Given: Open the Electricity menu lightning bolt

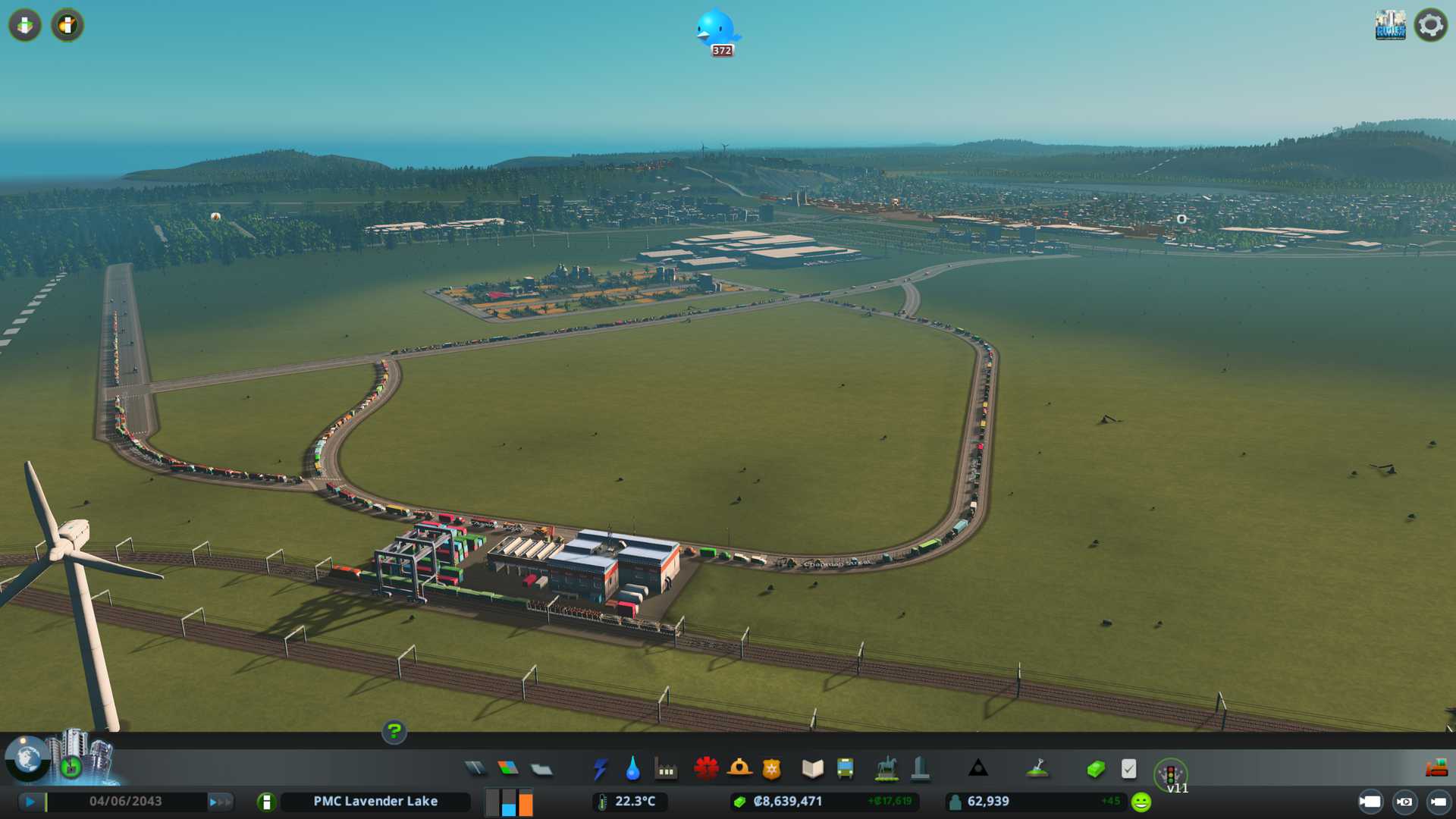Looking at the screenshot, I should click(x=600, y=769).
